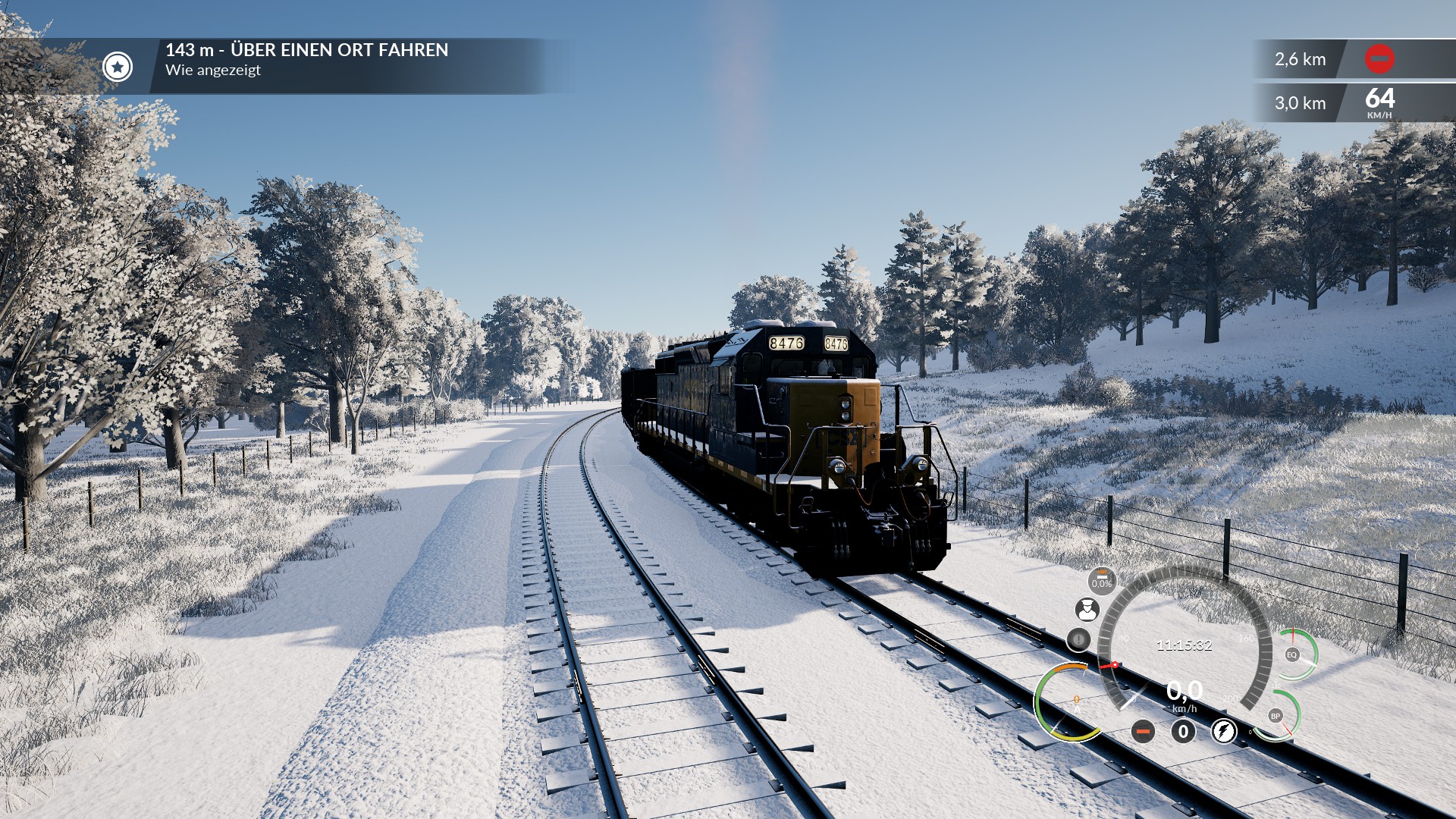Click the red minus signal icon near speedometer
This screenshot has width=1456, height=819.
tap(1143, 731)
